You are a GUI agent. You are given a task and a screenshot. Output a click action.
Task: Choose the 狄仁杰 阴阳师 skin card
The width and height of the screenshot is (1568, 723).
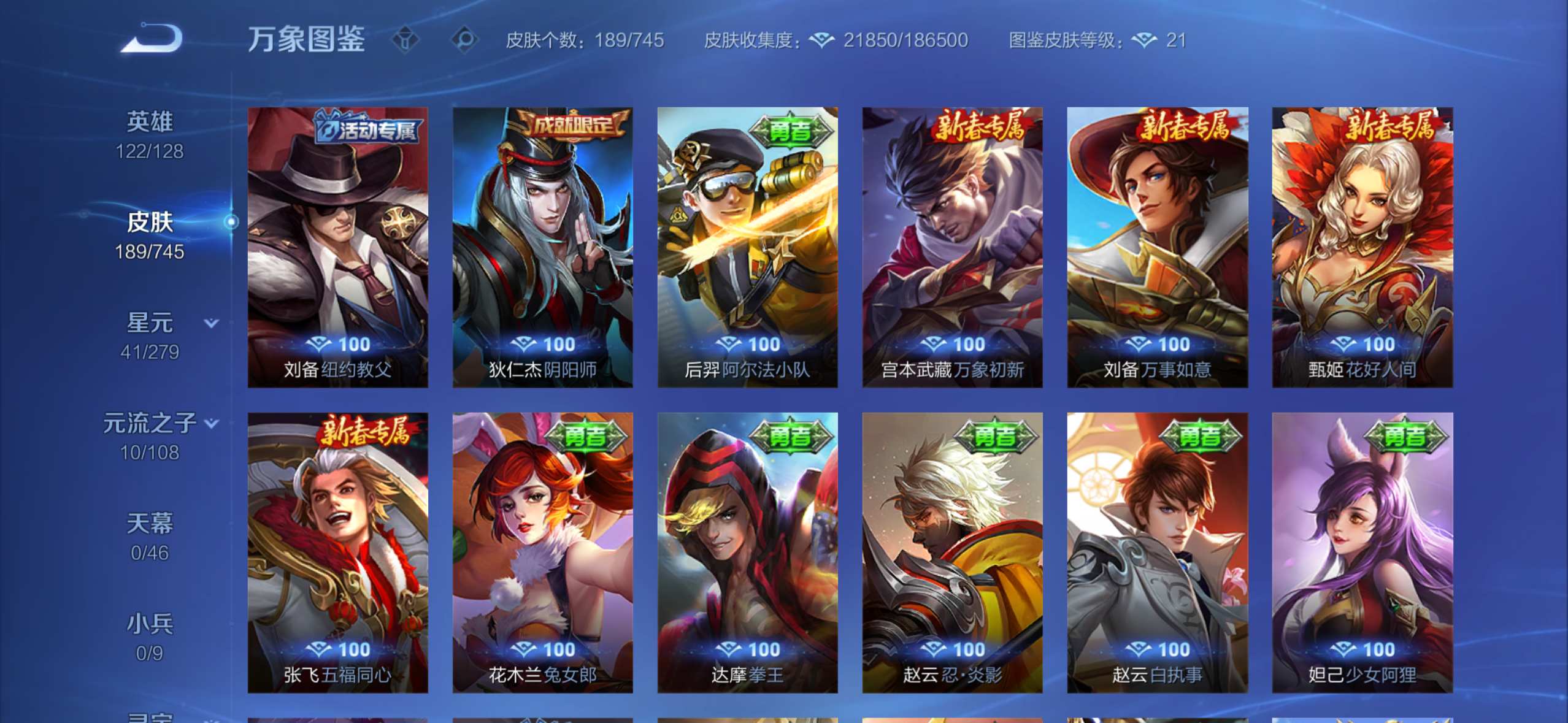(542, 247)
